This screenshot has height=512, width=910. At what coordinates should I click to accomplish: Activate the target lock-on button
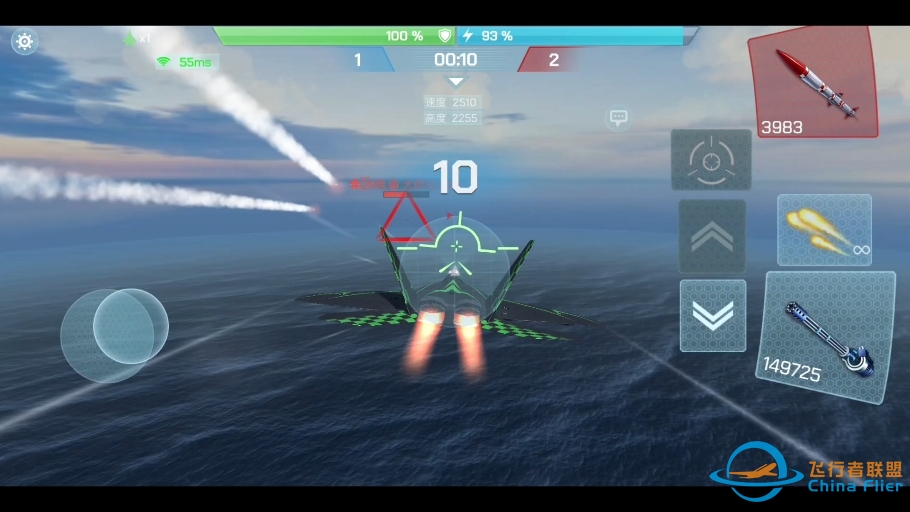711,160
